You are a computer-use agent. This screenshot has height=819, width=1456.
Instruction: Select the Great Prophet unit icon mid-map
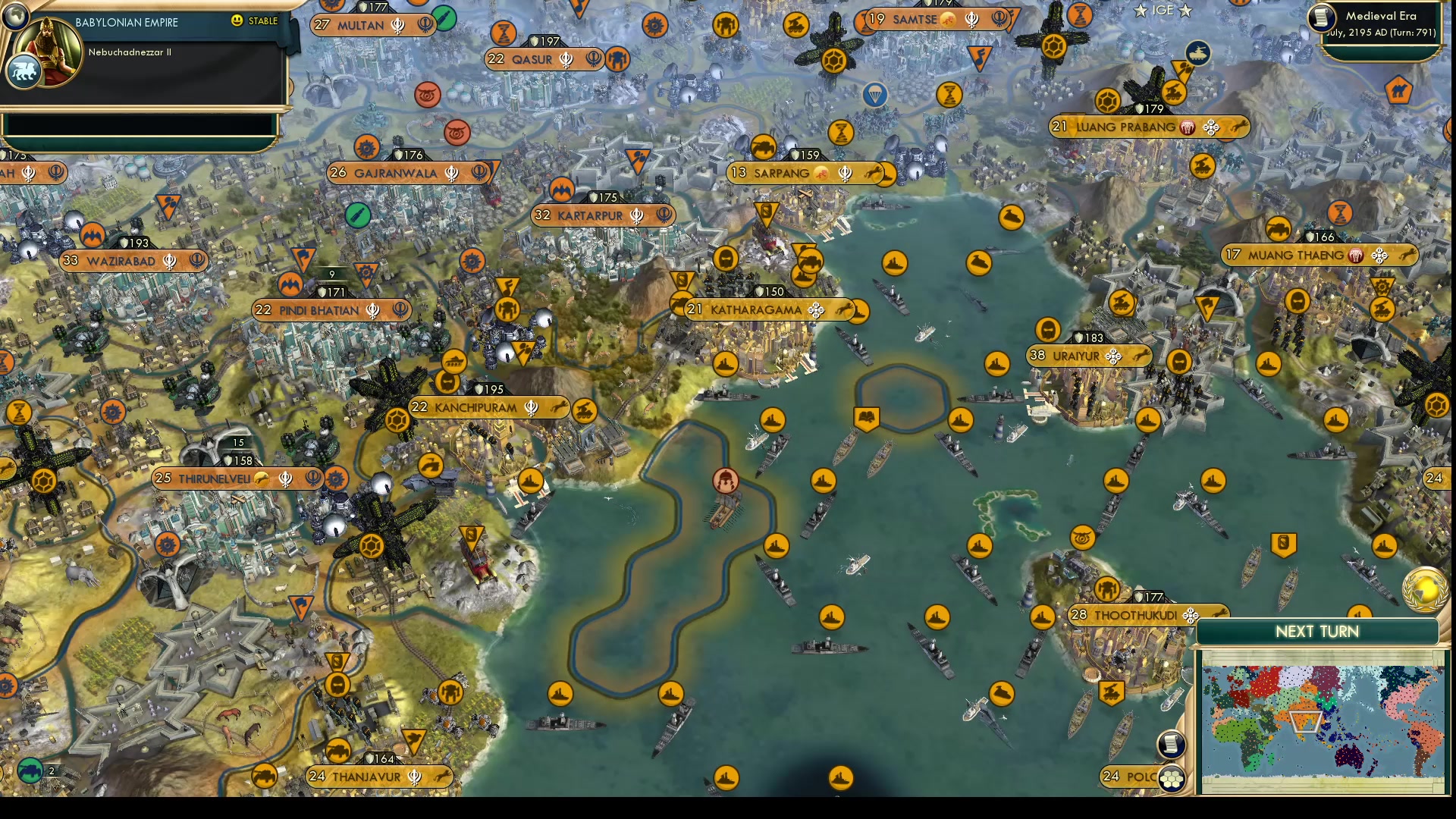point(725,480)
